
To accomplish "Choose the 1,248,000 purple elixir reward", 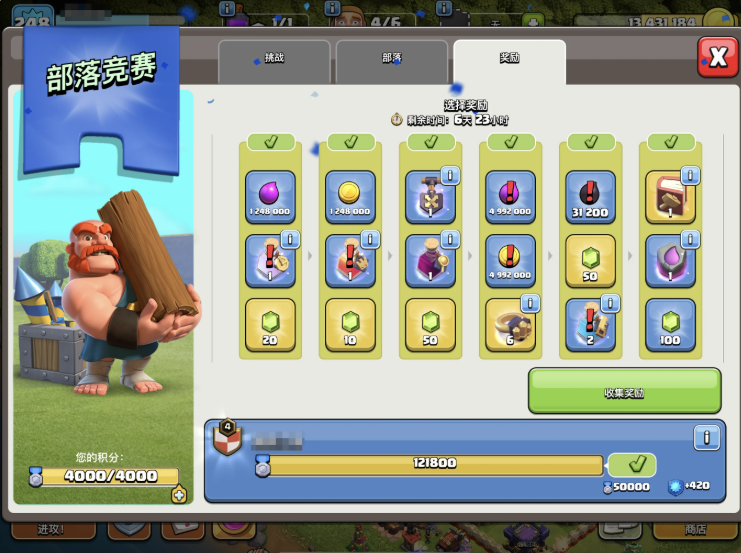I will tap(270, 197).
